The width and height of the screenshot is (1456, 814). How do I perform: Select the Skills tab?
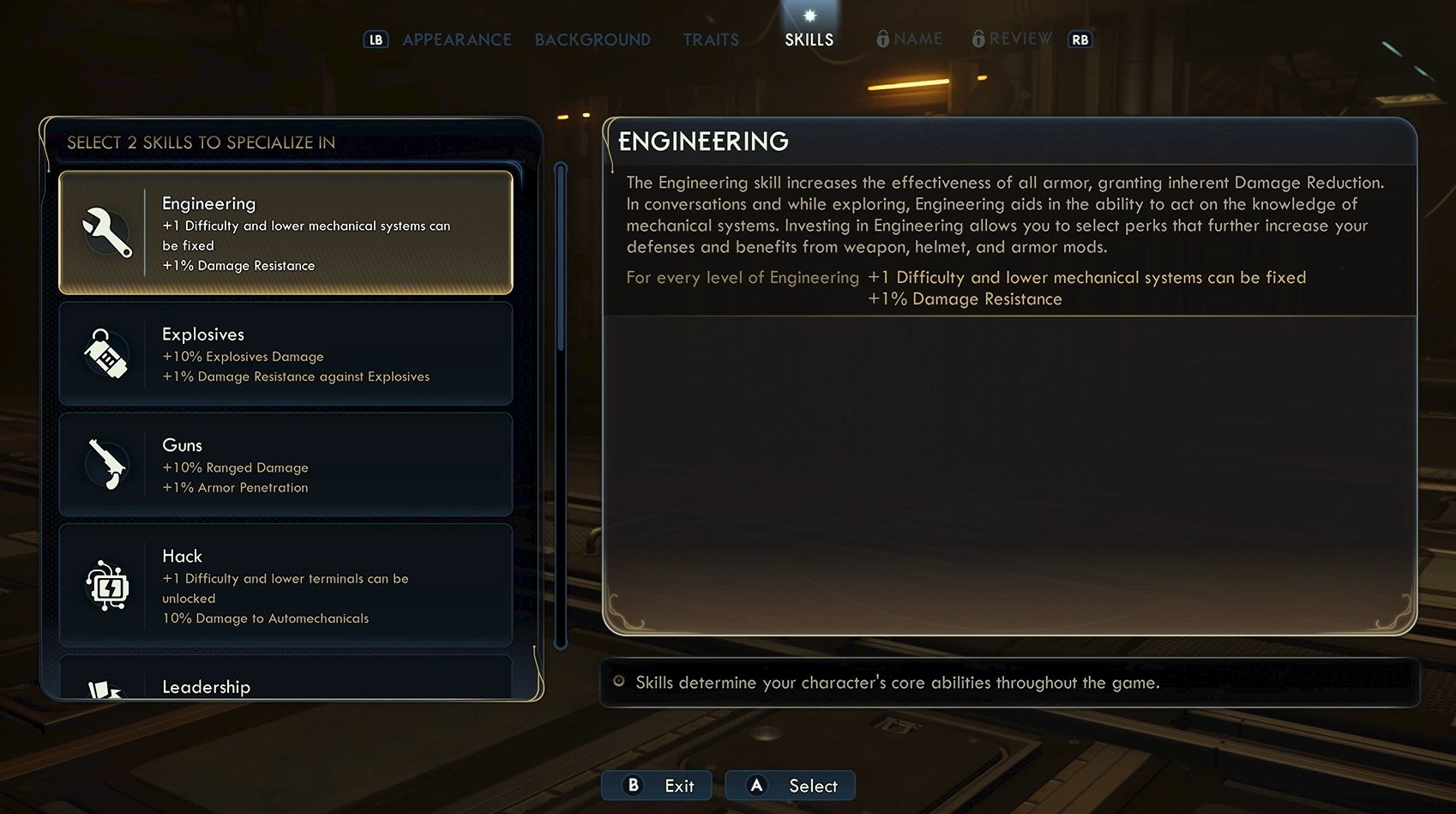[809, 39]
